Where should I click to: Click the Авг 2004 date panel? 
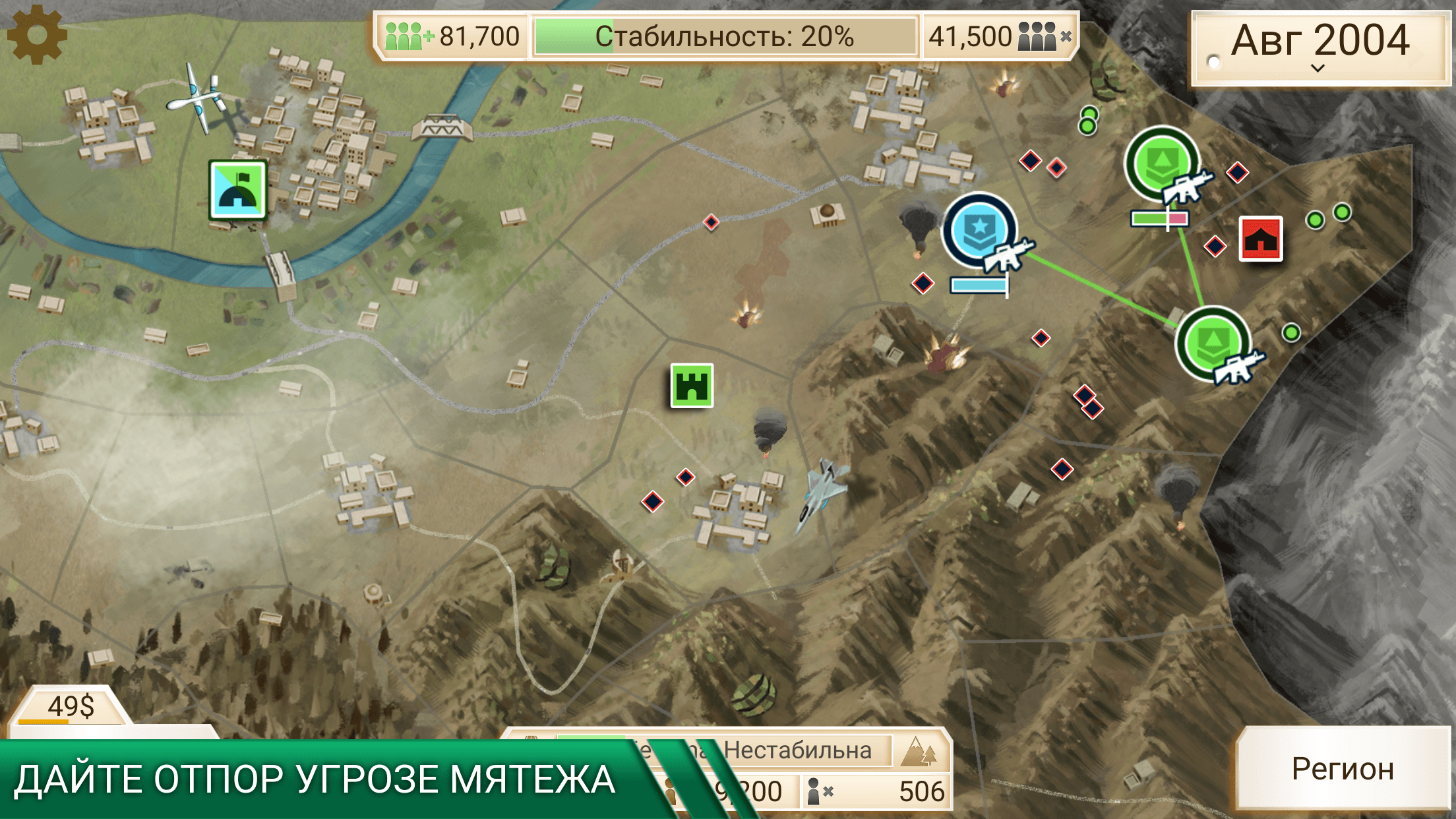pyautogui.click(x=1320, y=46)
